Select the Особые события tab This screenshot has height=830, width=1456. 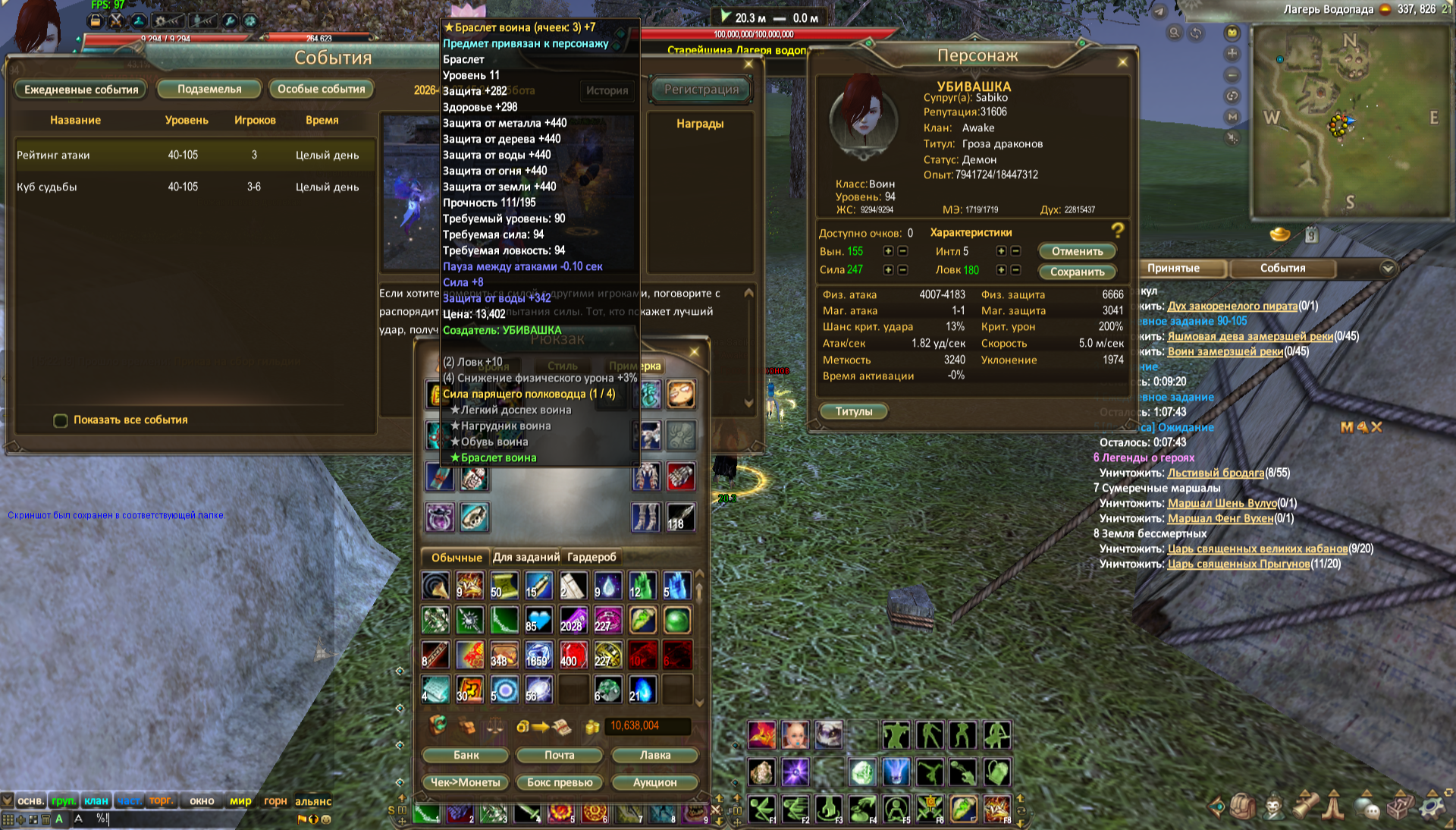pos(321,90)
